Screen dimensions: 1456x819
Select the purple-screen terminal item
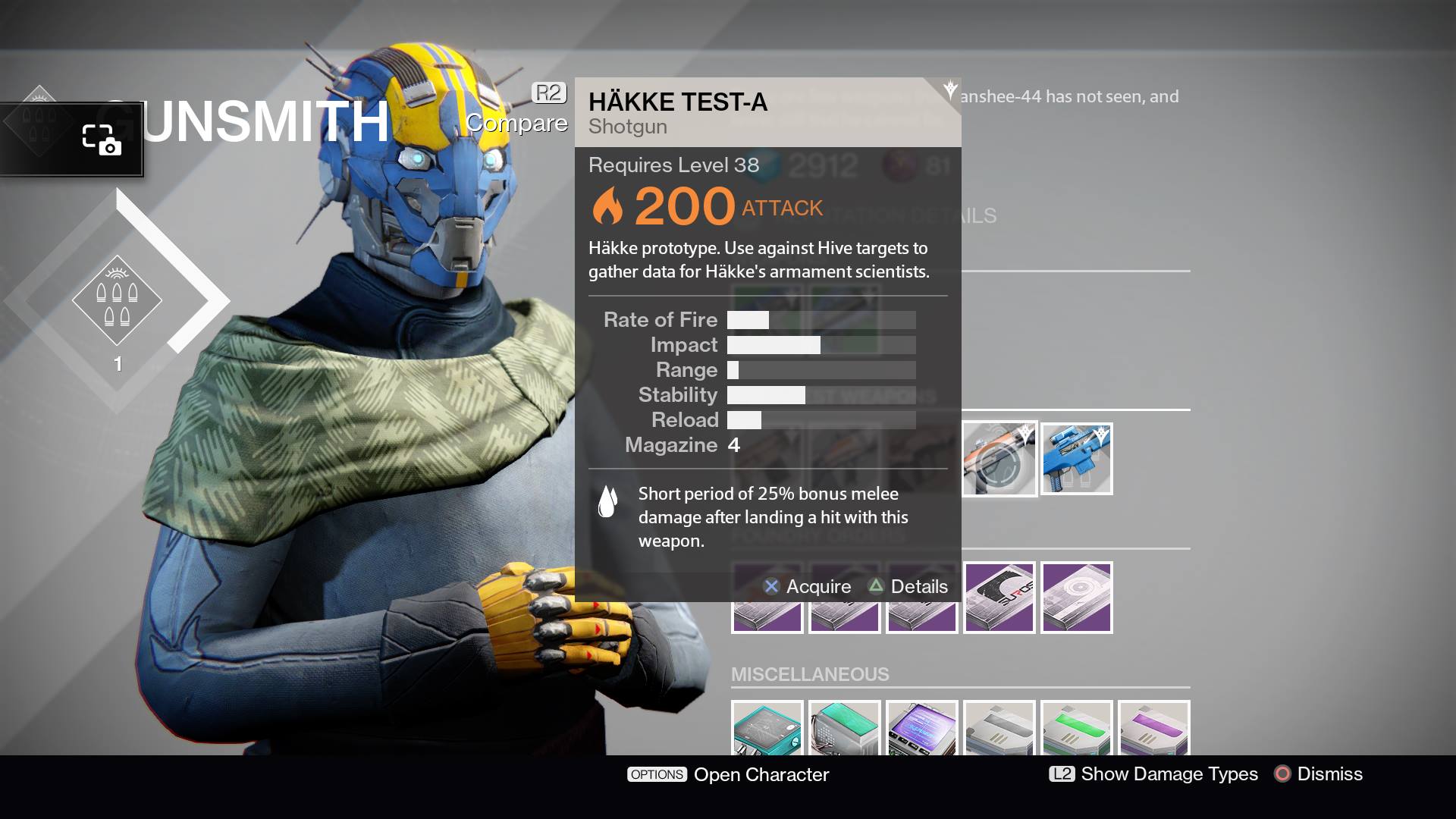click(921, 729)
